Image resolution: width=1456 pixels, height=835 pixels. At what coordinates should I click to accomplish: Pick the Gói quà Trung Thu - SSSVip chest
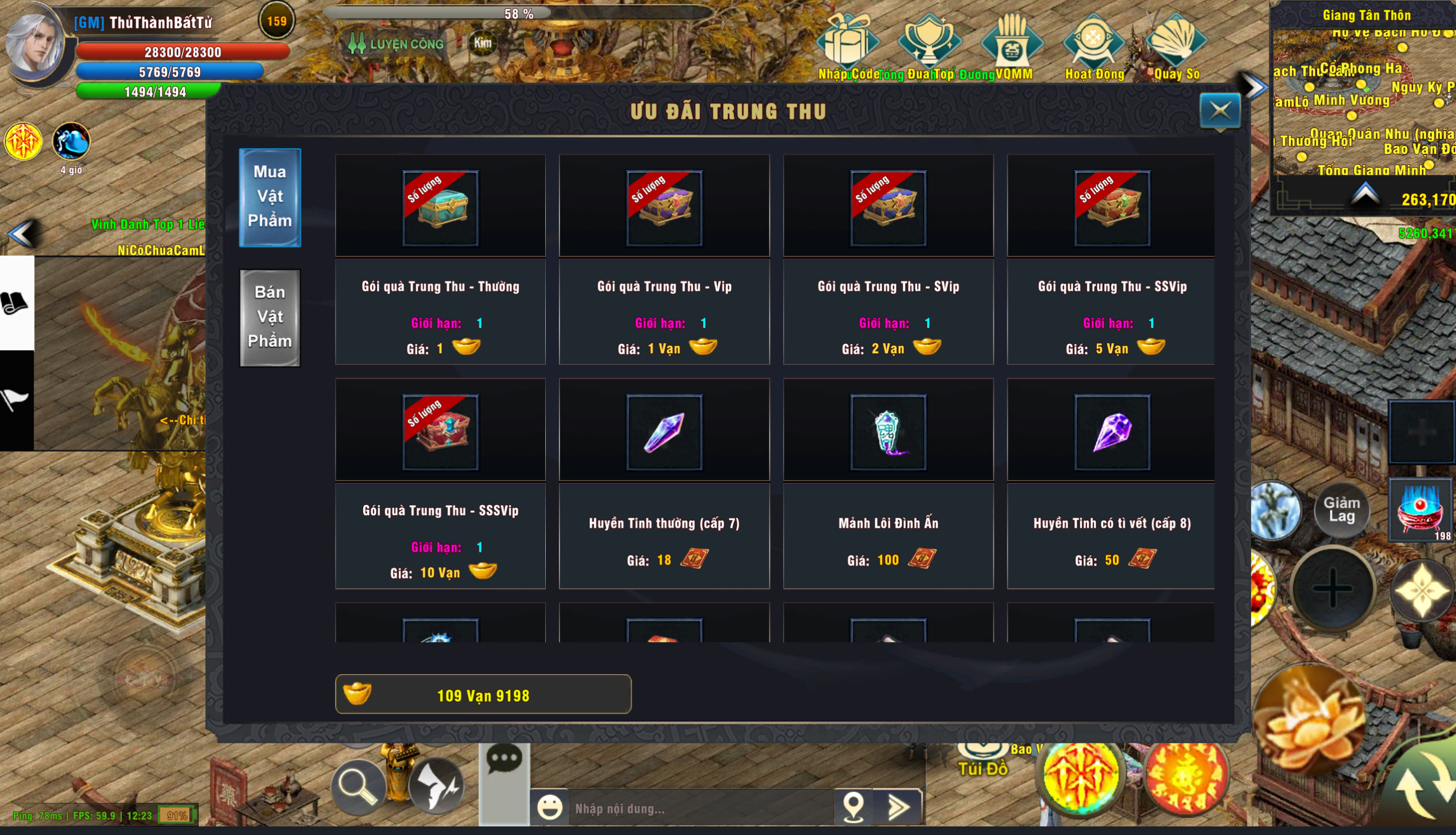coord(441,432)
